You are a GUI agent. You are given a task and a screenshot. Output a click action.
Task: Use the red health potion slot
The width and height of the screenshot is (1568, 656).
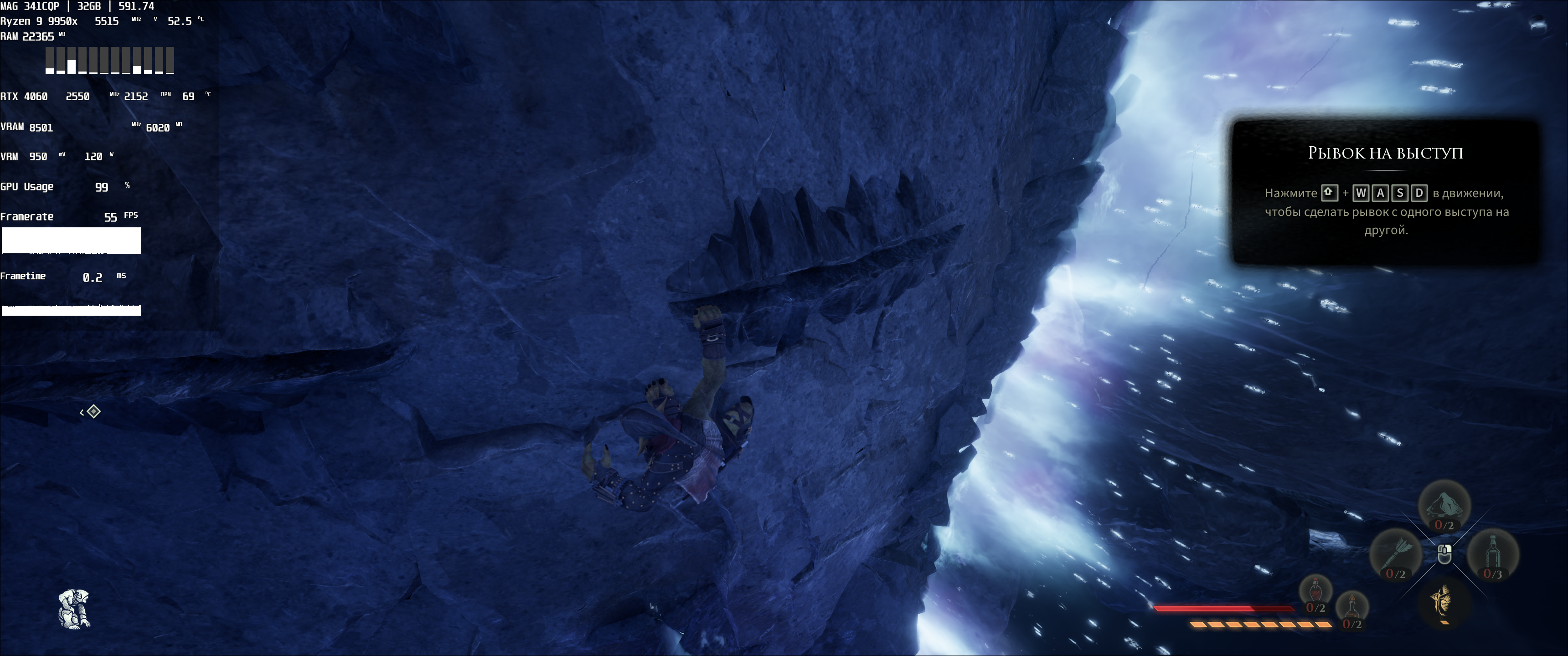pos(1315,592)
